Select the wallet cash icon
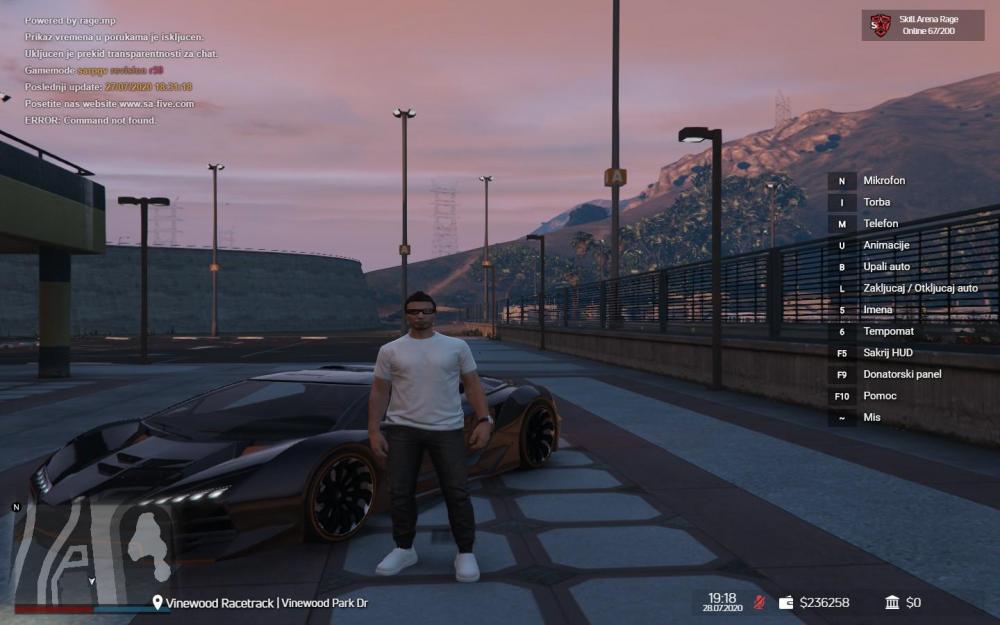The height and width of the screenshot is (625, 1000). 786,602
